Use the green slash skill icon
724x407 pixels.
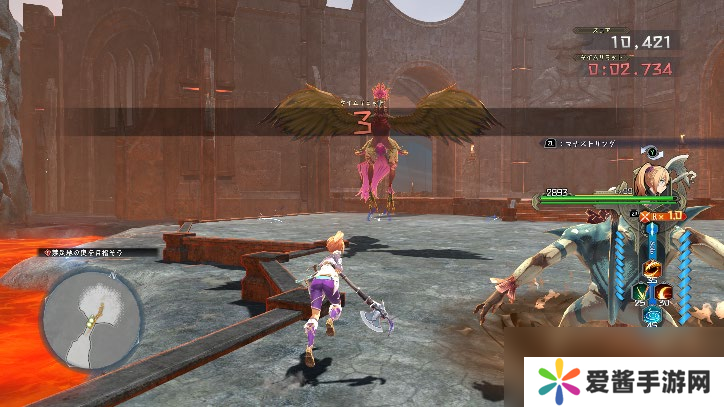click(639, 291)
